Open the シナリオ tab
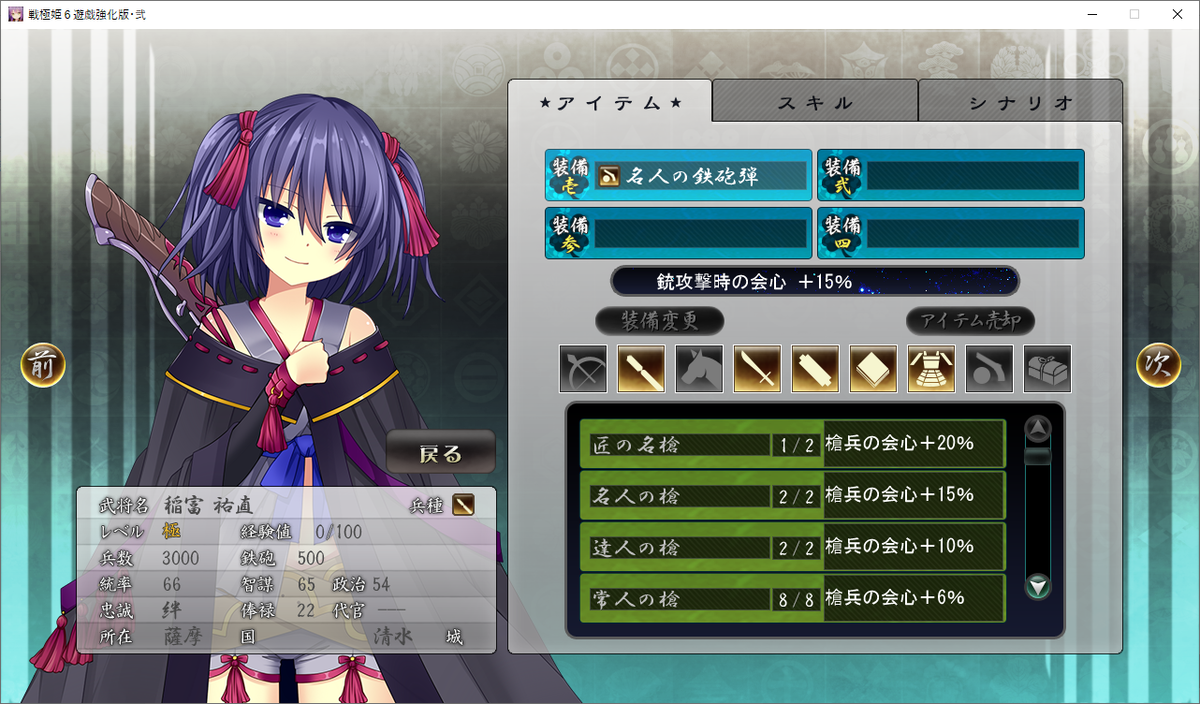 click(1020, 102)
